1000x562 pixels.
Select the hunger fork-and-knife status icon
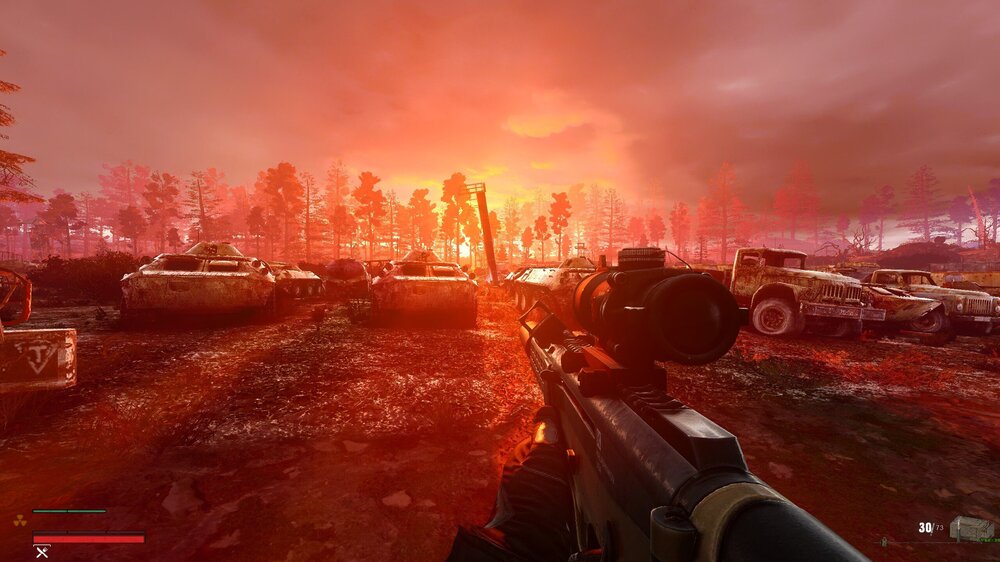pos(42,551)
